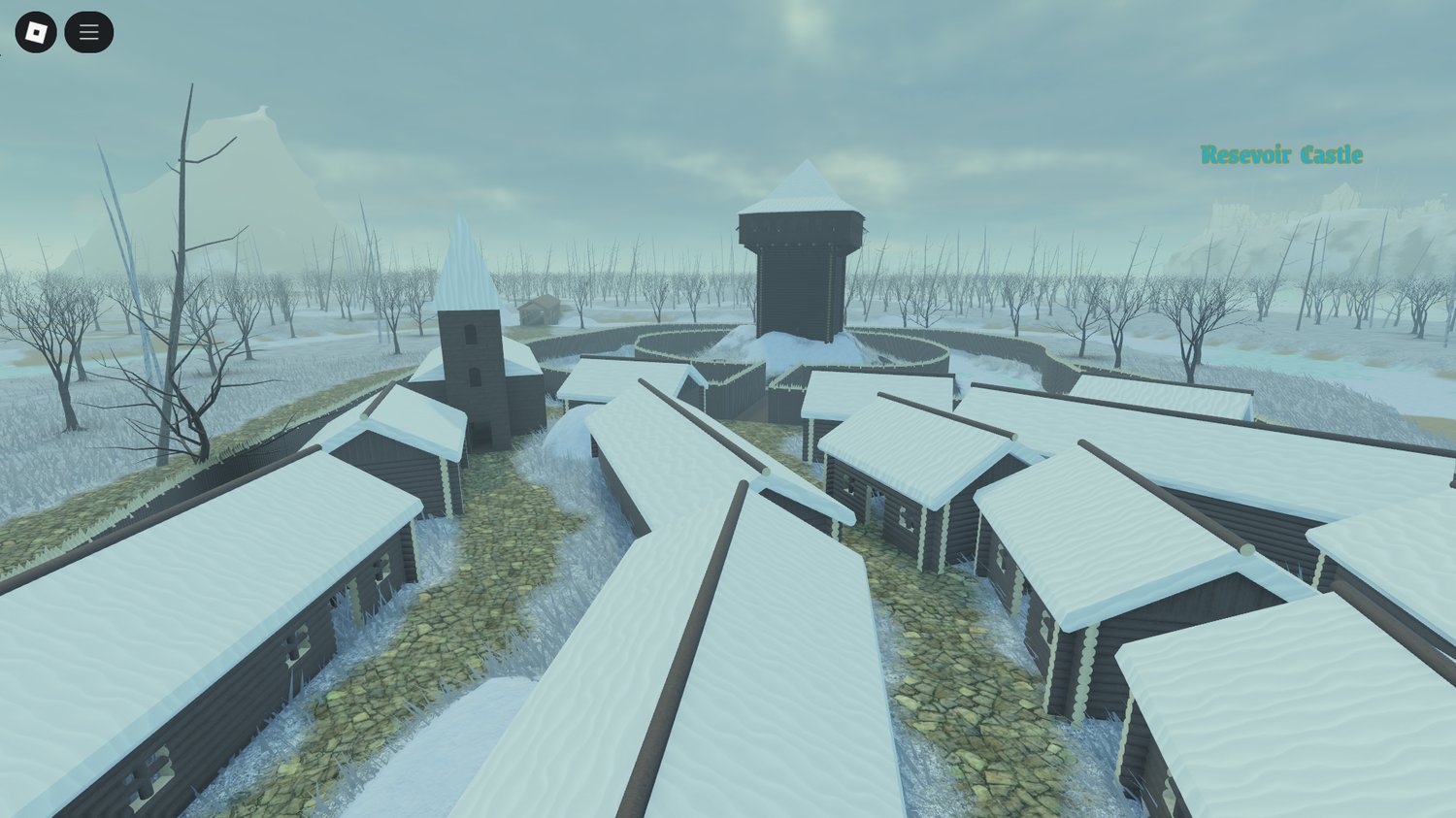Open the Roblox hamburger menu

click(x=88, y=31)
